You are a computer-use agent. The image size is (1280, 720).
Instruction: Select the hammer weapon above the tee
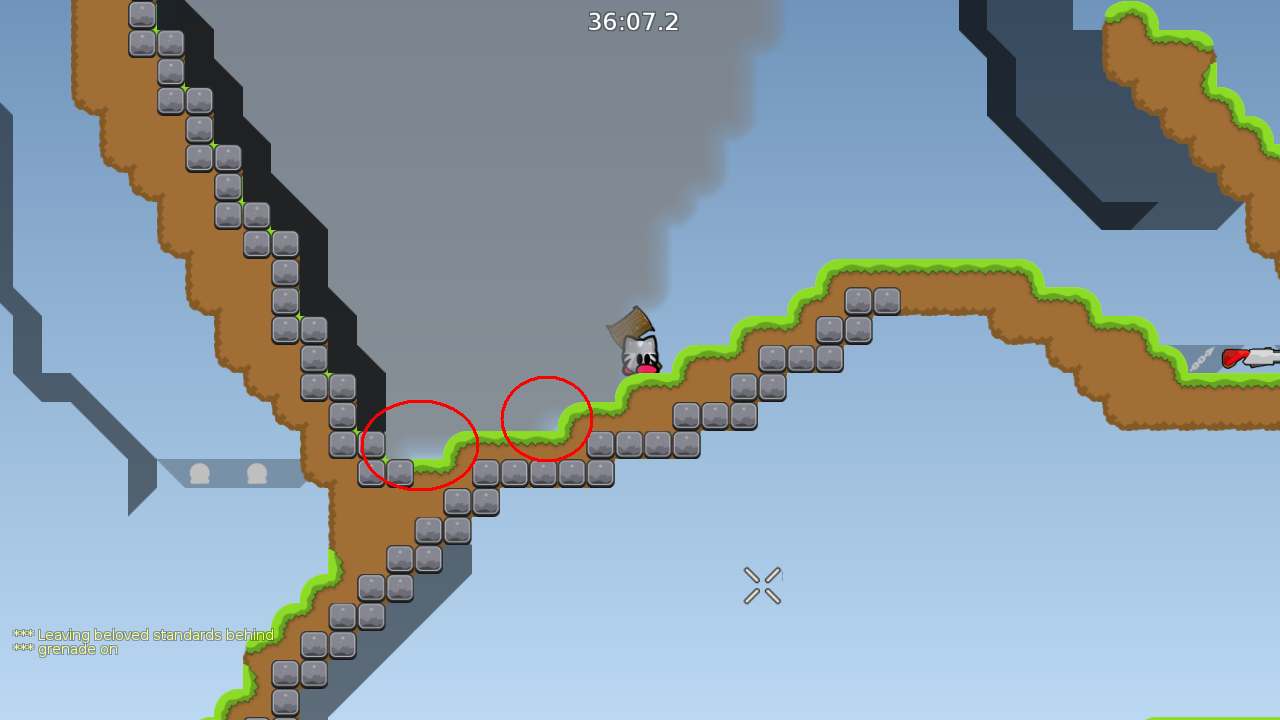coord(628,325)
